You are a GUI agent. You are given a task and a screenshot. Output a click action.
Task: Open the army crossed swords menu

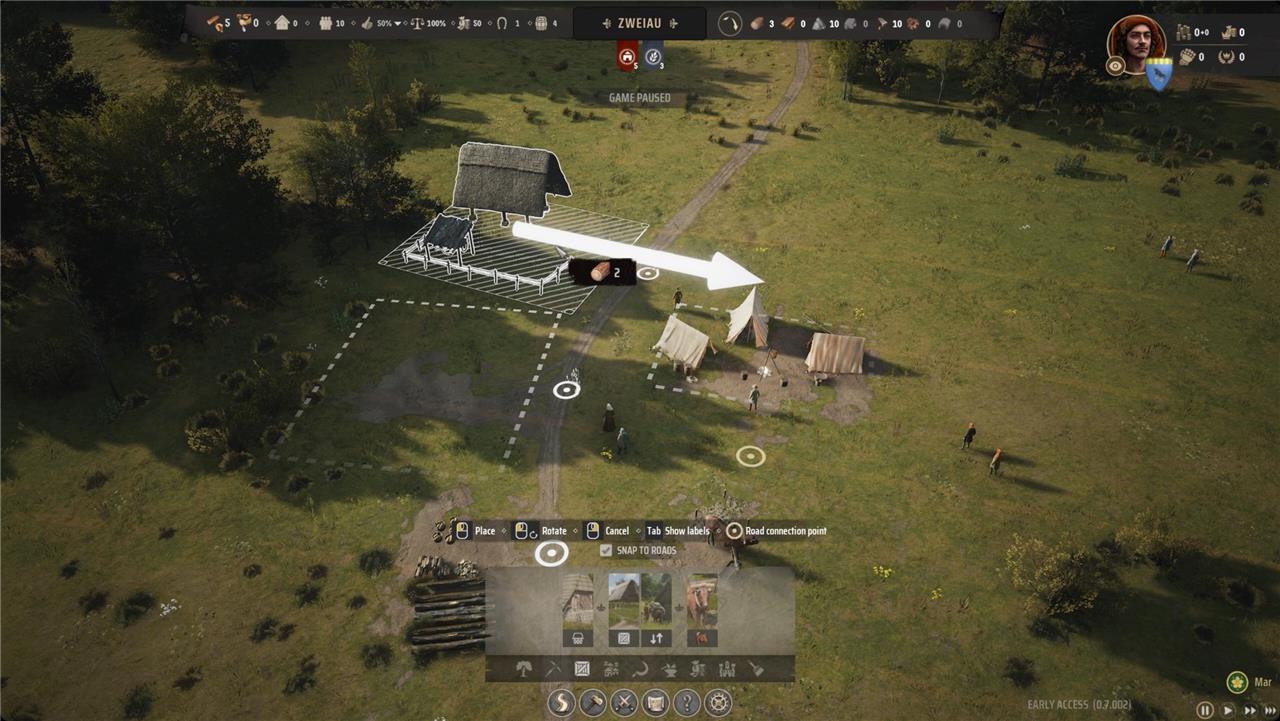(x=624, y=703)
